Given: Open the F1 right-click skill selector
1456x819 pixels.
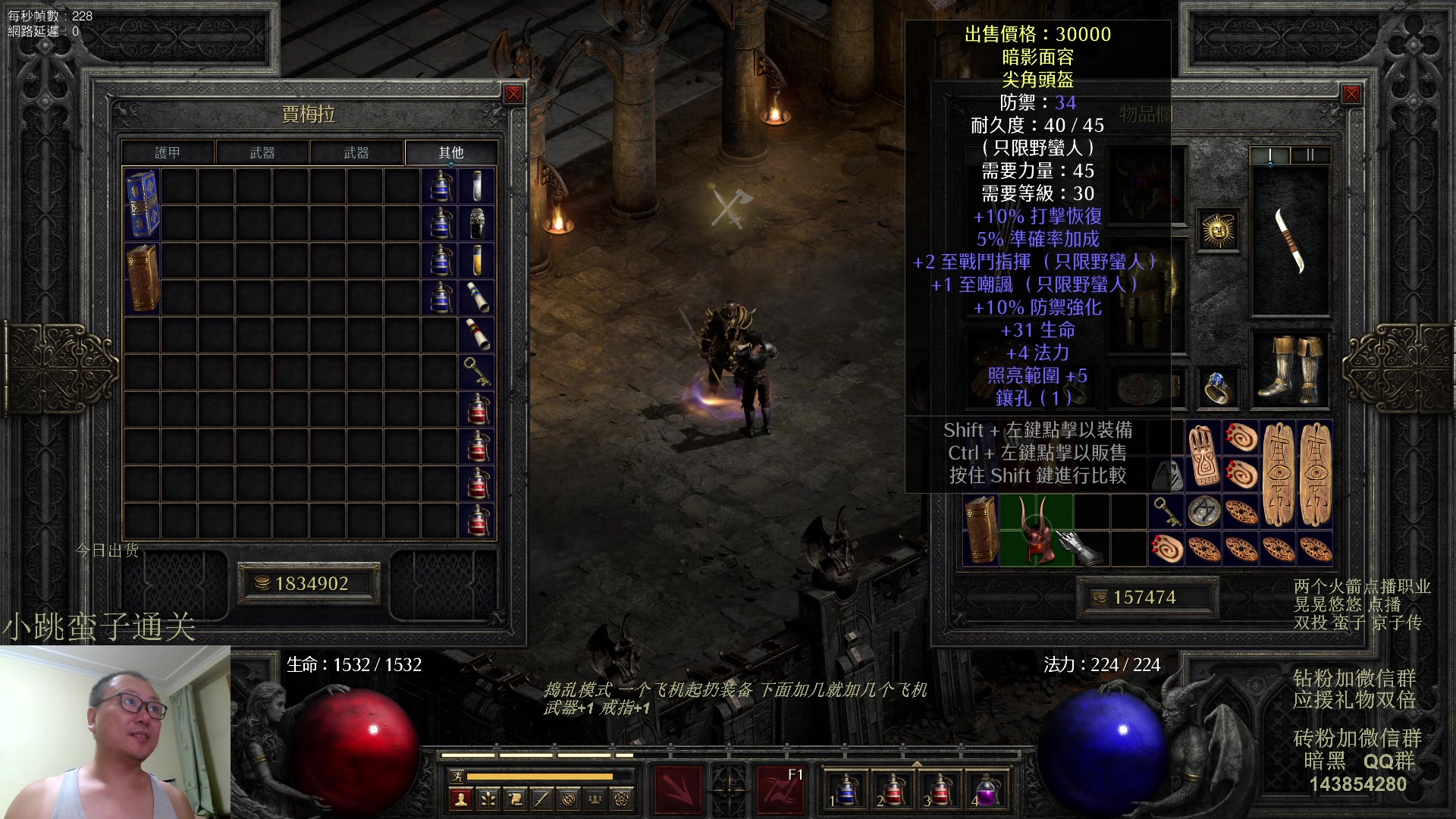Looking at the screenshot, I should [x=781, y=789].
